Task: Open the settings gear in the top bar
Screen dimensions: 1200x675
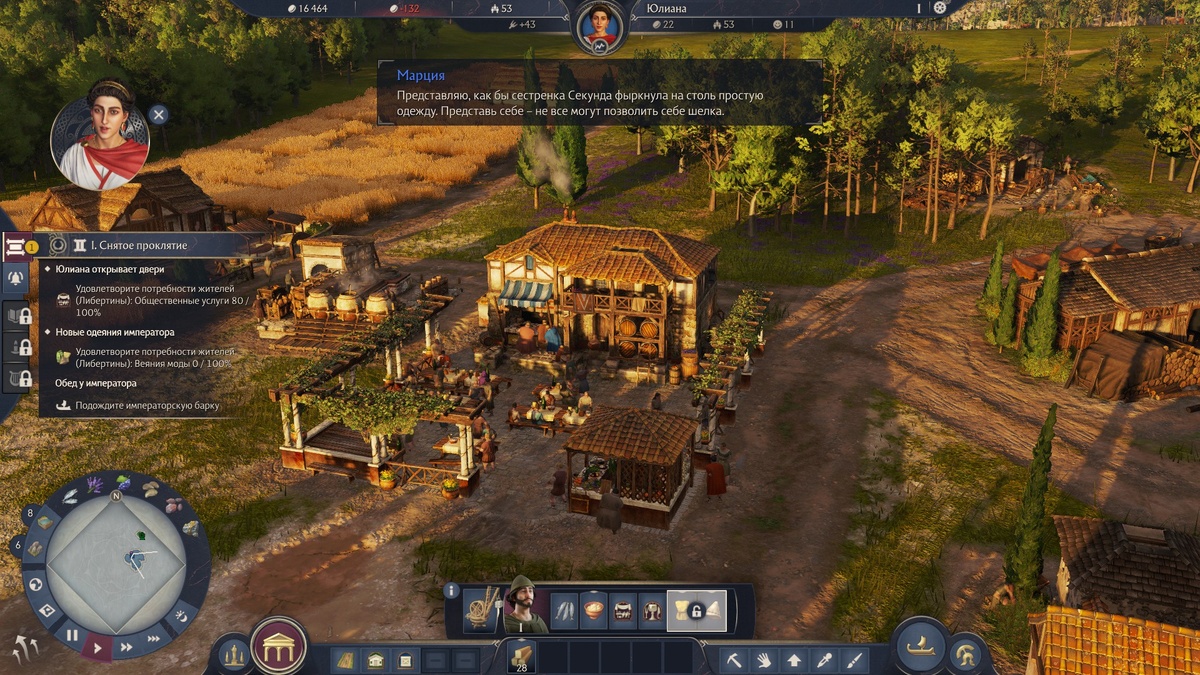Action: (x=939, y=8)
